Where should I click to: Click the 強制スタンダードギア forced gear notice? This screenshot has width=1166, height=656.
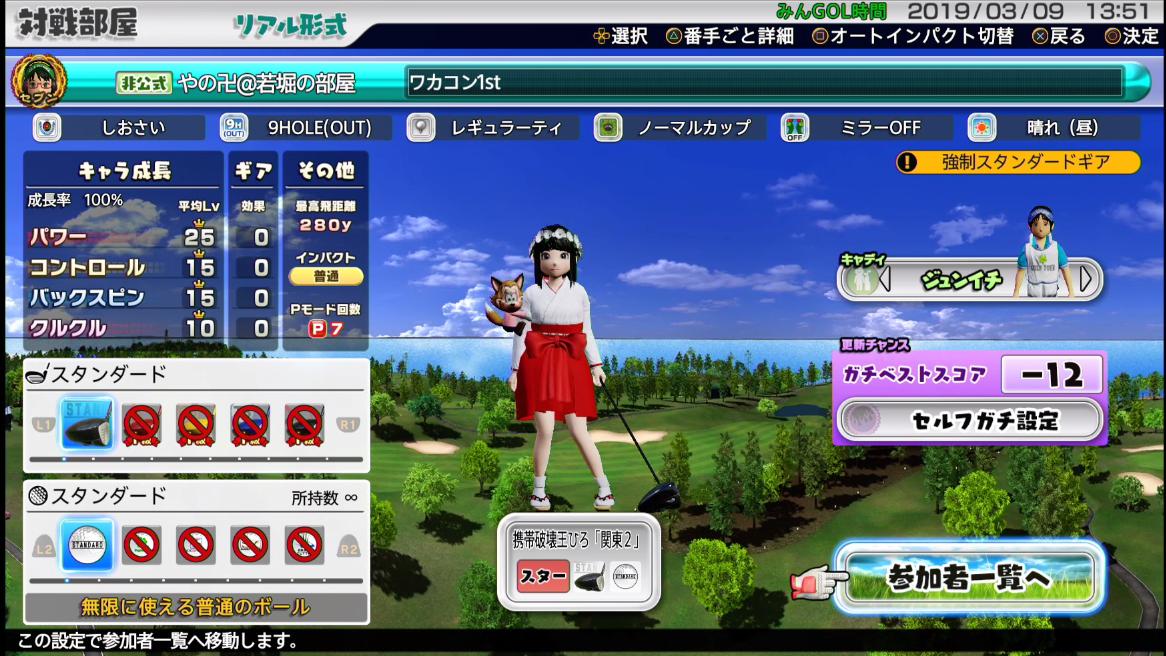click(1018, 162)
